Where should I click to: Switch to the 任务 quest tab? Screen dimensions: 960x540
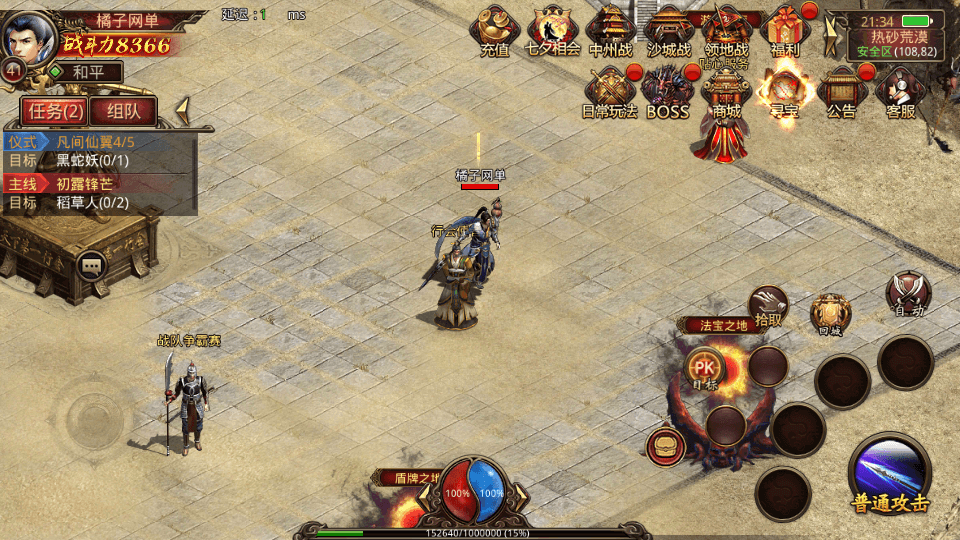point(55,111)
